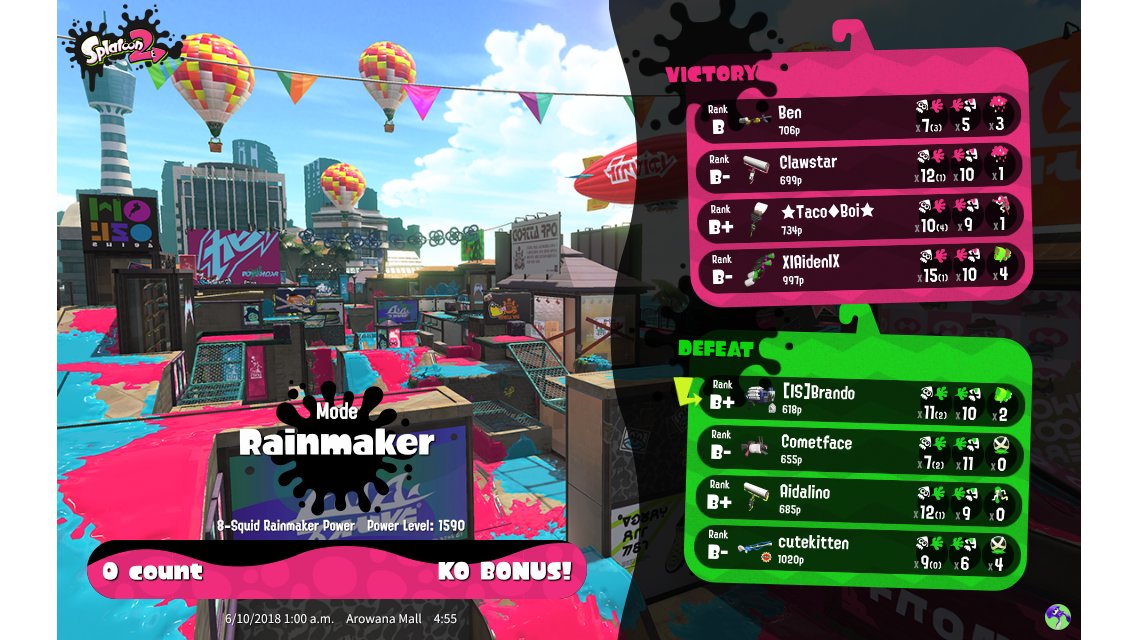1138x640 pixels.
Task: Choose the Aidalino player row
Action: (860, 499)
